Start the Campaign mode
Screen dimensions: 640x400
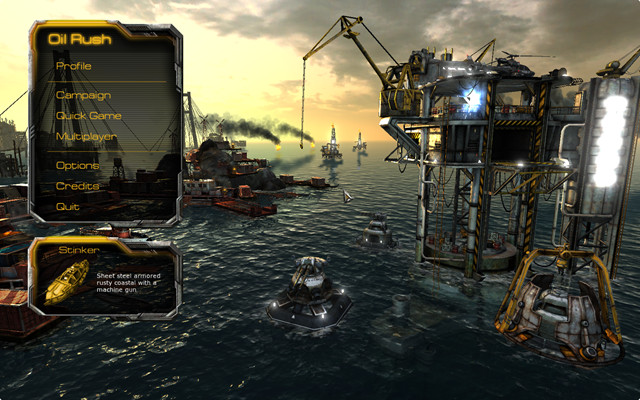84,95
